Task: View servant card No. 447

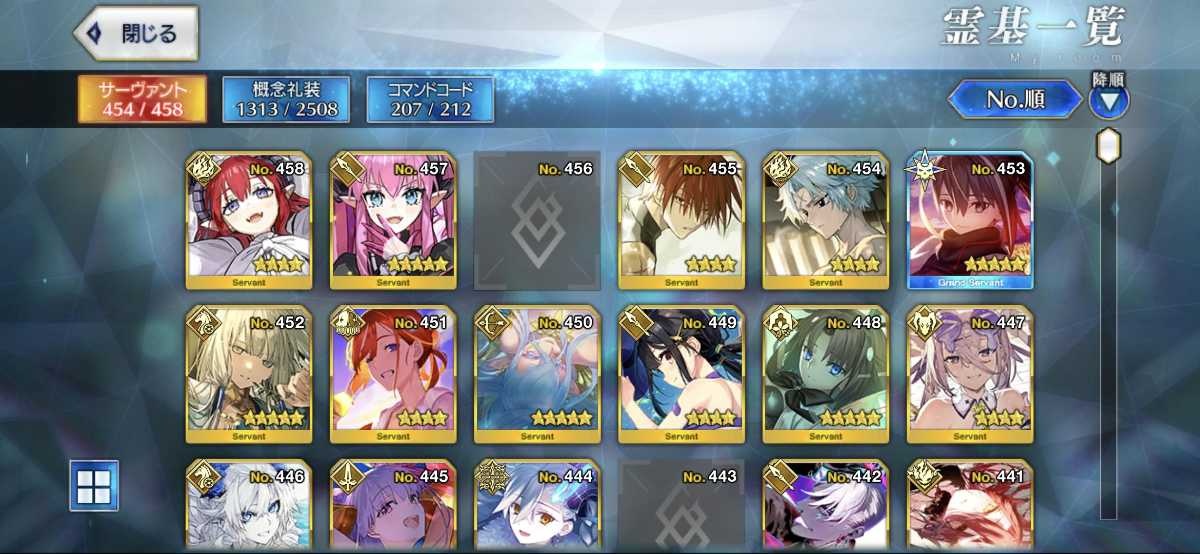Action: point(969,374)
